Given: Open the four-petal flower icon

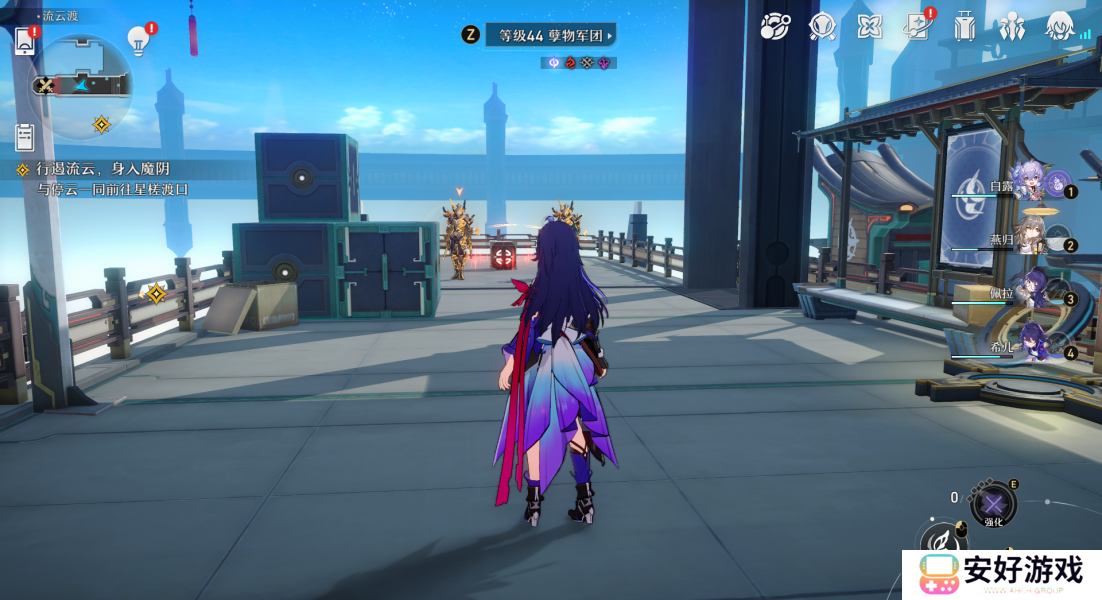Looking at the screenshot, I should [869, 27].
